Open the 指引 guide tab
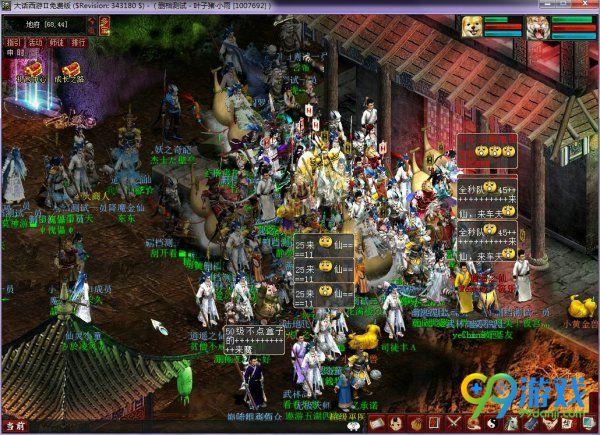600x435 pixels. coord(13,43)
